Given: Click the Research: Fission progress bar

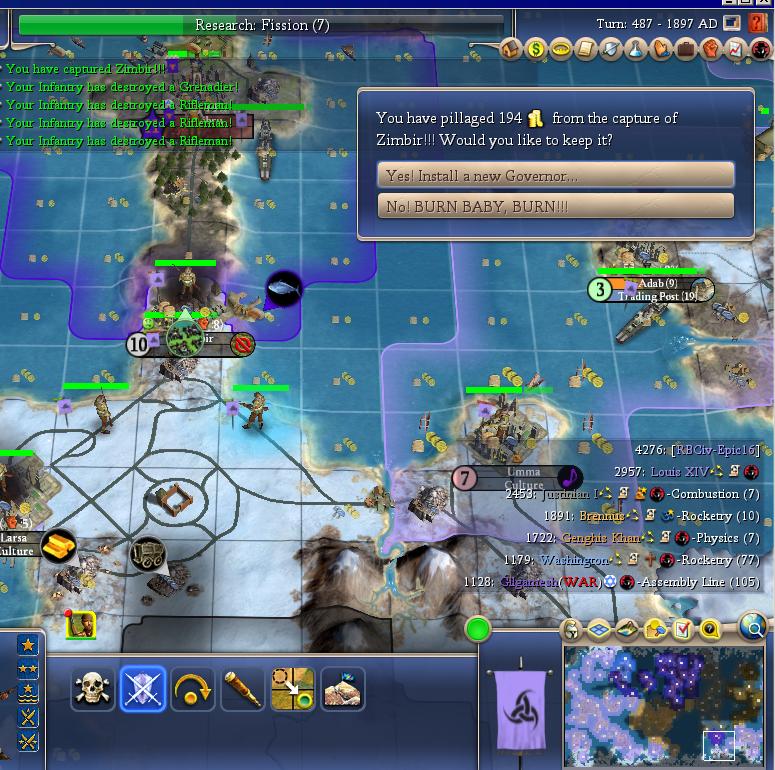Looking at the screenshot, I should (262, 24).
